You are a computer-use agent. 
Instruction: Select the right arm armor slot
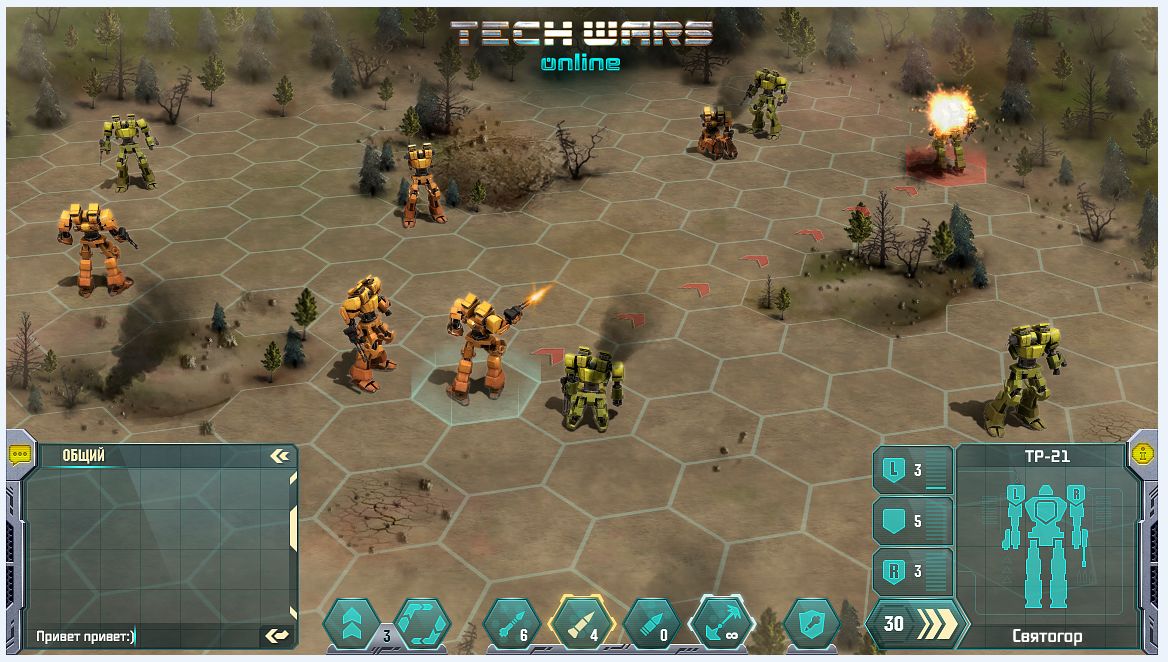click(x=912, y=572)
